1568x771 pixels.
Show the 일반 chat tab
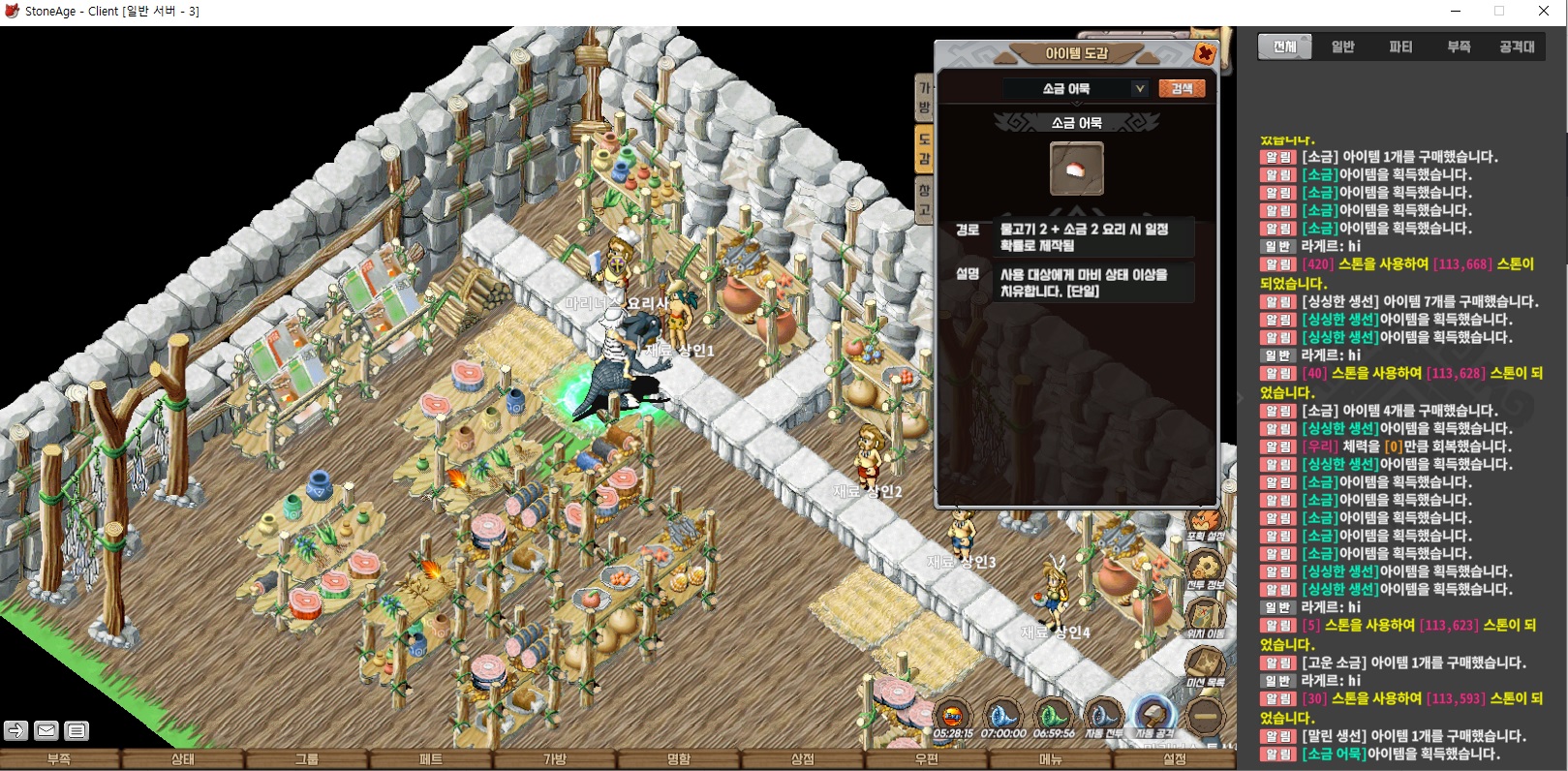(x=1342, y=46)
